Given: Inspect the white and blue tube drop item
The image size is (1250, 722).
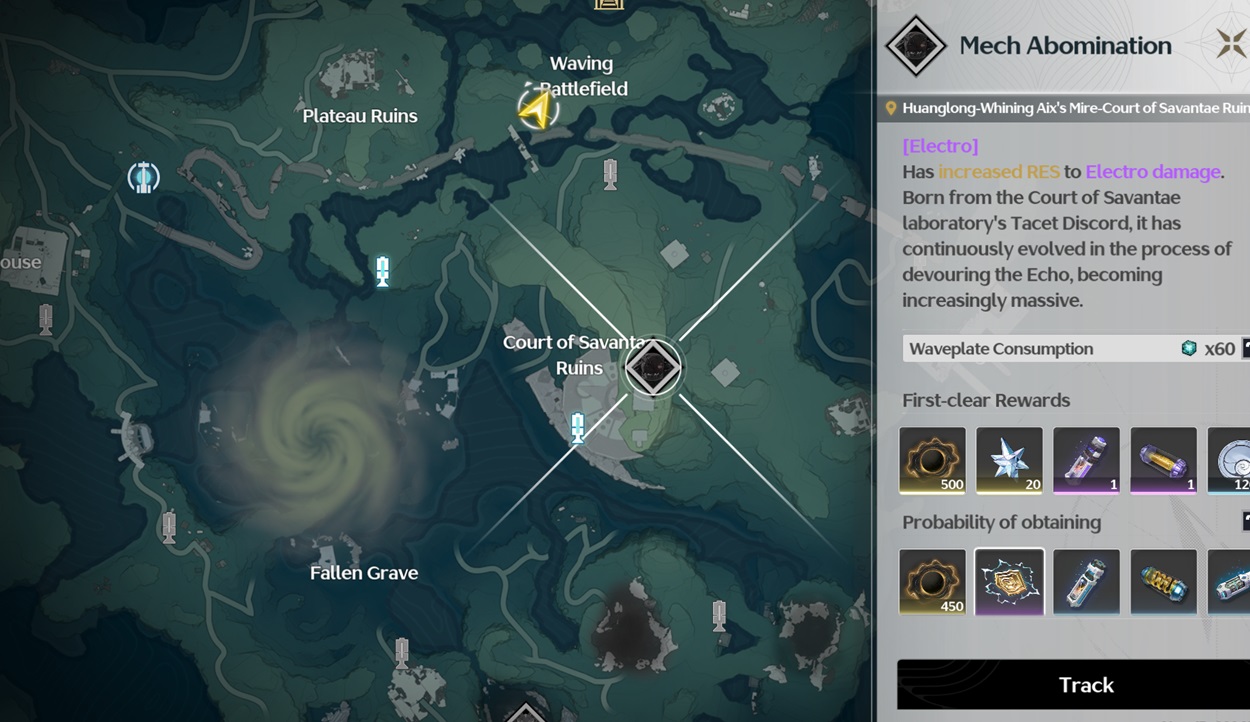Looking at the screenshot, I should click(x=1086, y=581).
